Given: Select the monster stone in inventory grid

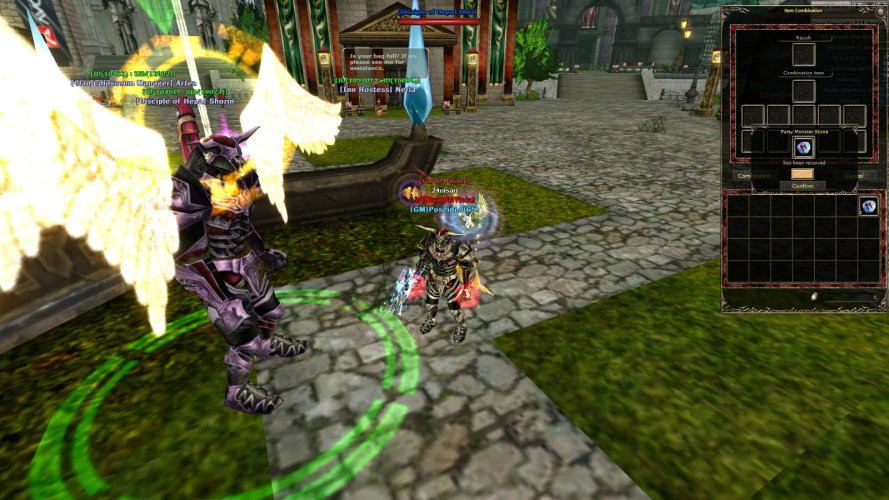Looking at the screenshot, I should (869, 206).
